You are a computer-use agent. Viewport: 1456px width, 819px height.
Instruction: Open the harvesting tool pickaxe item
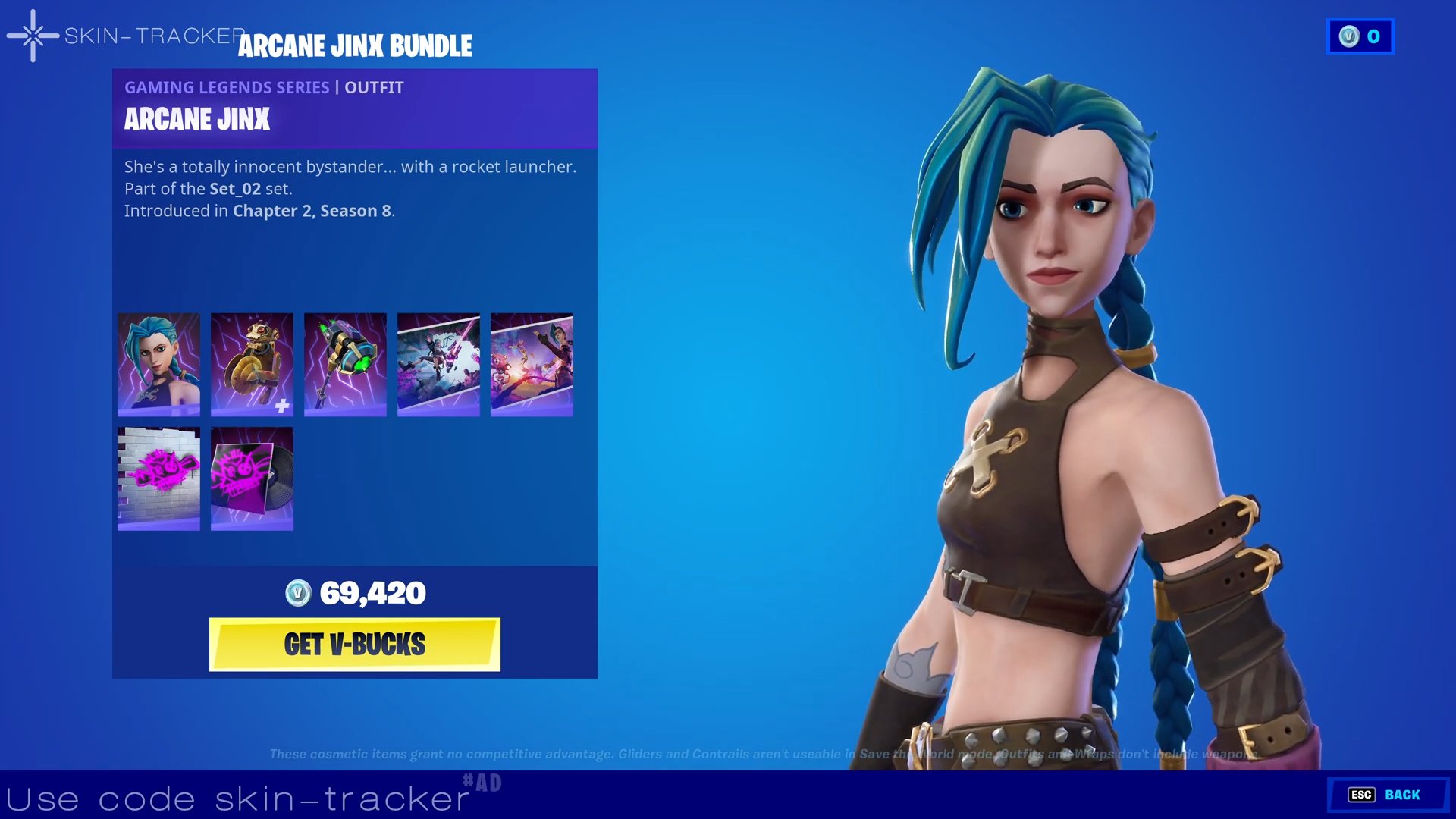click(x=345, y=364)
